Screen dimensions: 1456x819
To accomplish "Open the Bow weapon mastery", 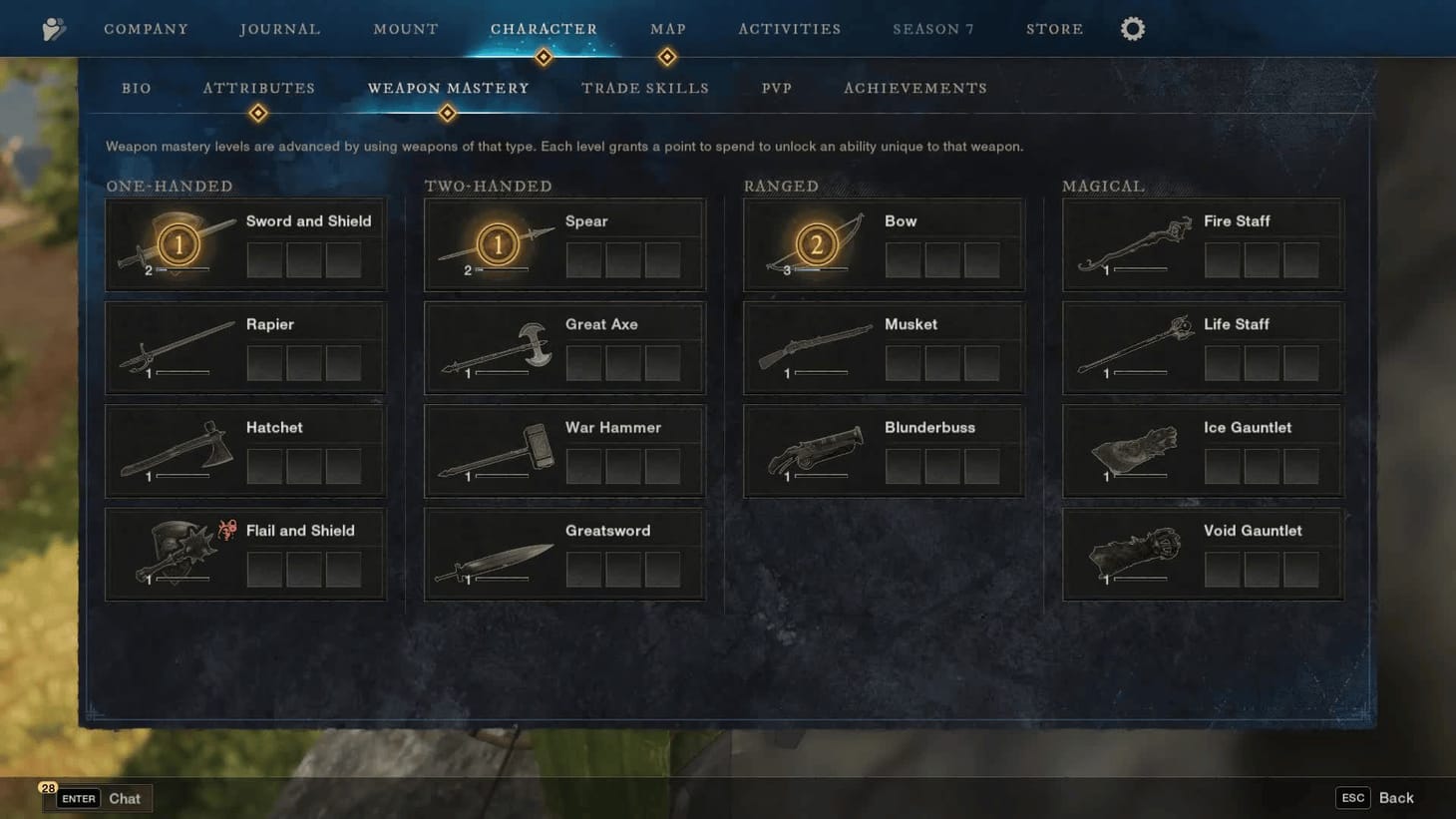I will click(x=816, y=242).
